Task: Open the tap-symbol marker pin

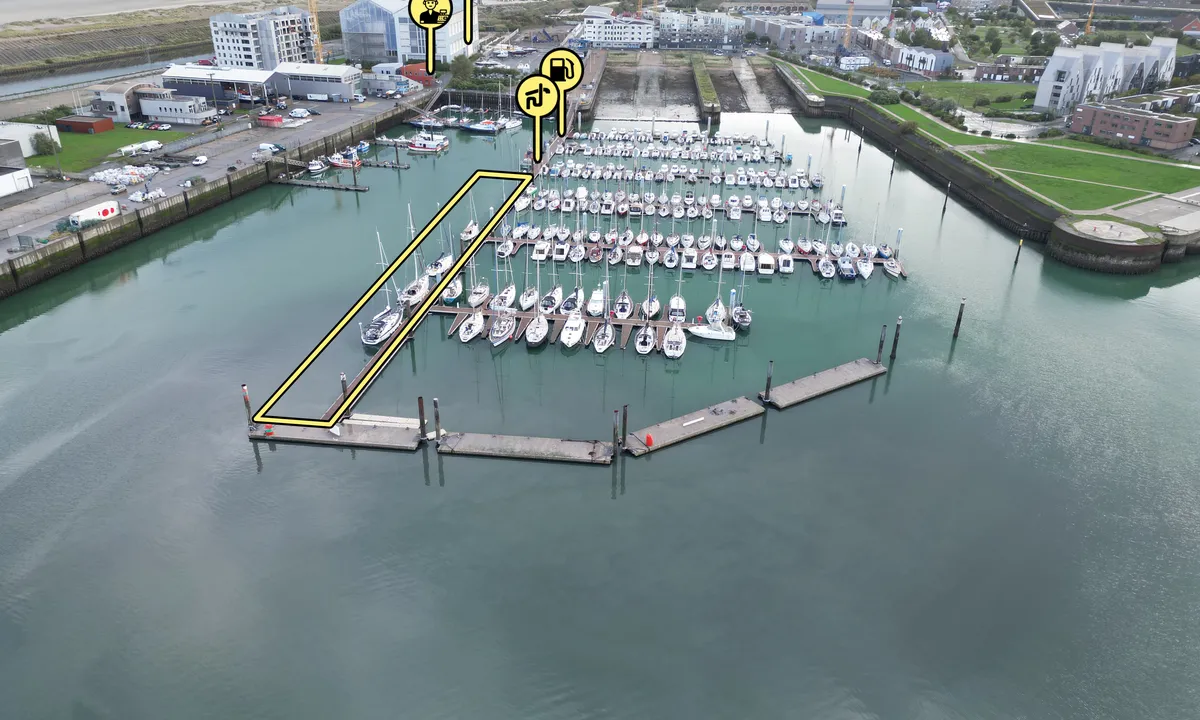Action: pos(537,95)
